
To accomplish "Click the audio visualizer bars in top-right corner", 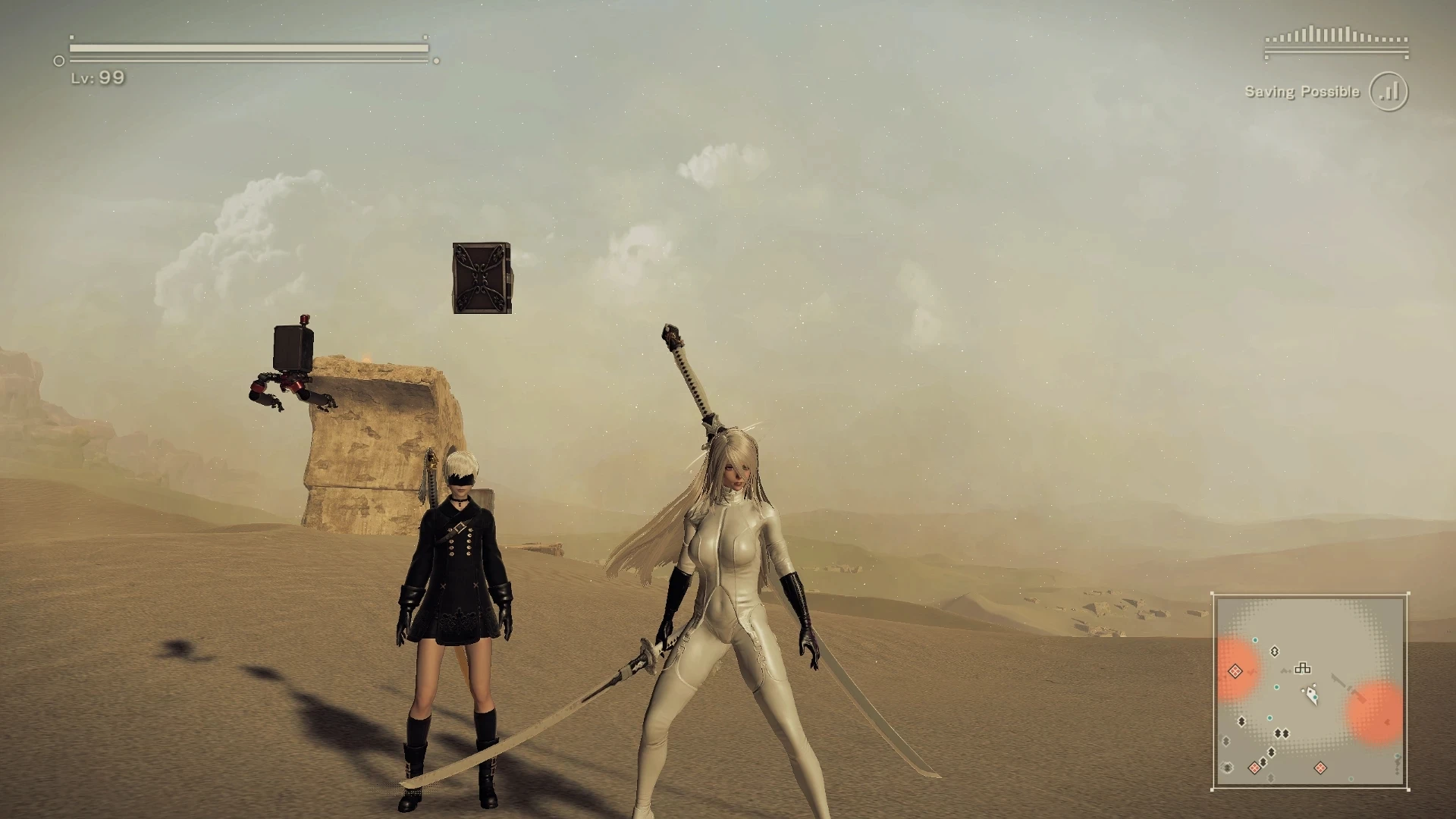I will click(1335, 36).
